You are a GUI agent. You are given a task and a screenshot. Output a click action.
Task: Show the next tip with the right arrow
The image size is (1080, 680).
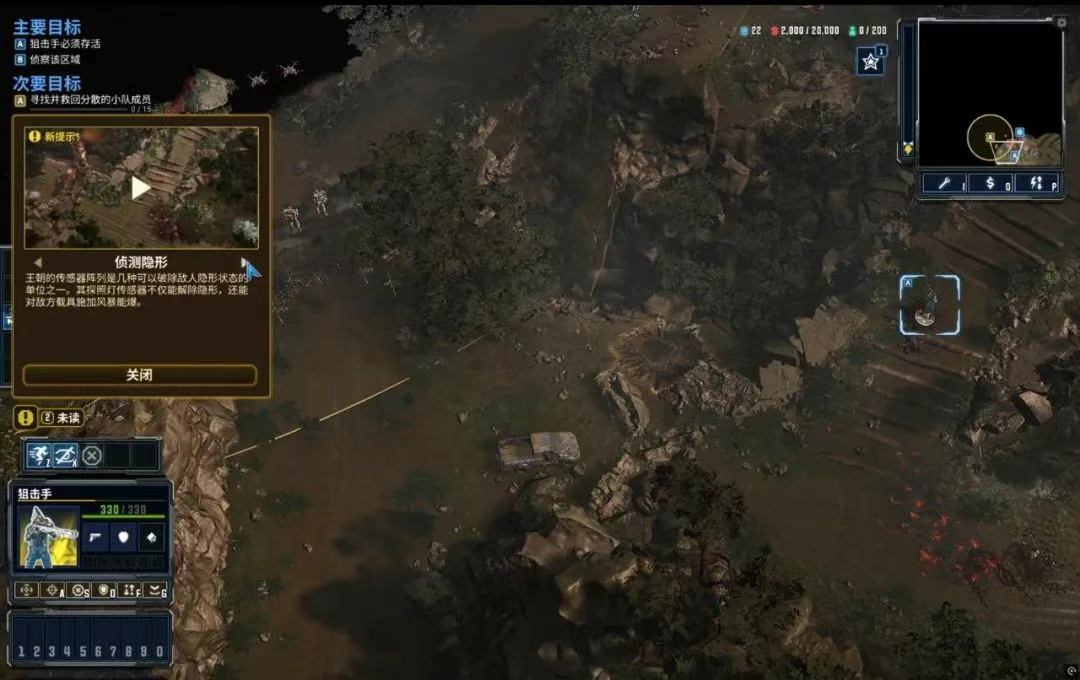coord(243,263)
